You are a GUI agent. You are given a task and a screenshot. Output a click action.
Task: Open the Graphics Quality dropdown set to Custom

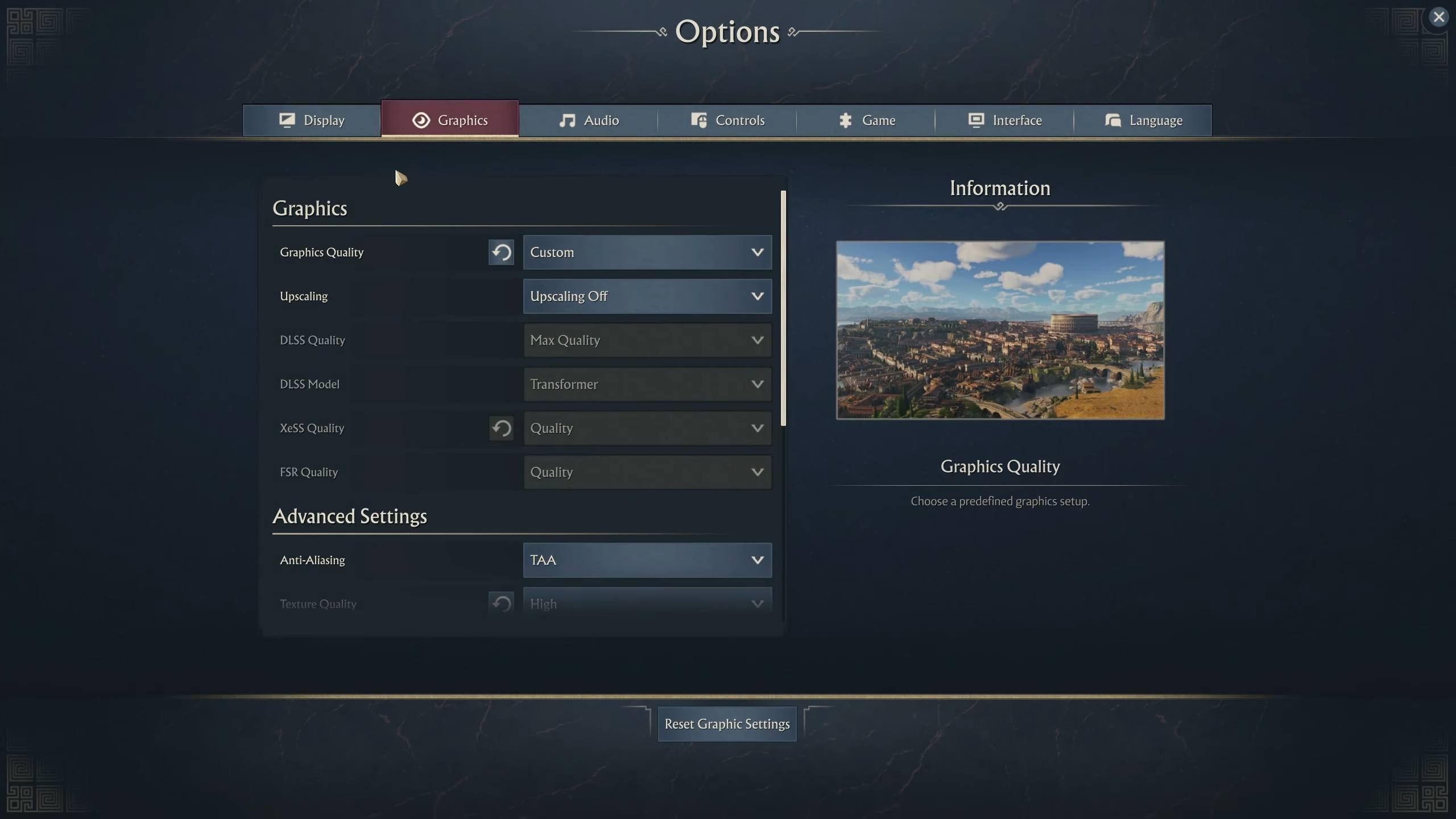647,252
